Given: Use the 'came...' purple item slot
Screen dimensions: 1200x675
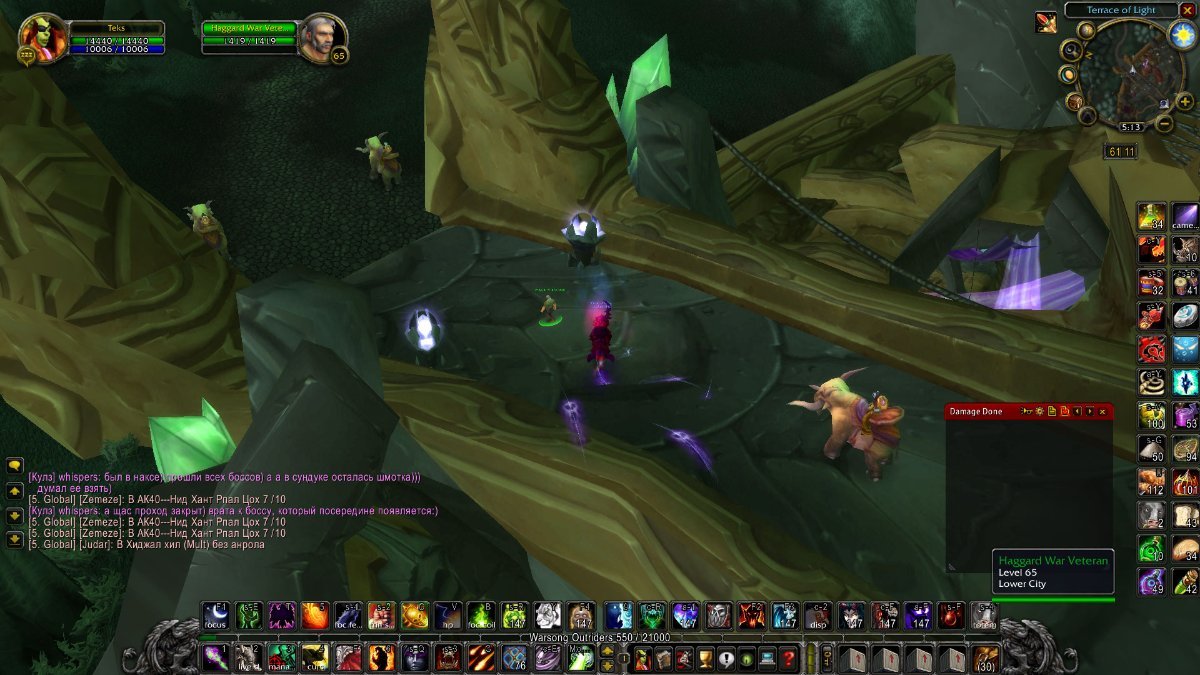Looking at the screenshot, I should click(x=1185, y=217).
